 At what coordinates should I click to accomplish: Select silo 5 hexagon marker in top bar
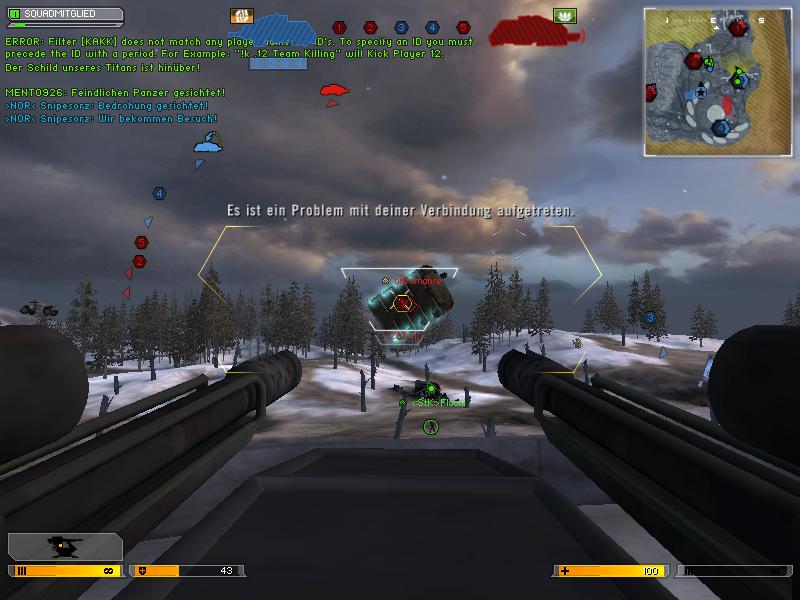point(463,27)
